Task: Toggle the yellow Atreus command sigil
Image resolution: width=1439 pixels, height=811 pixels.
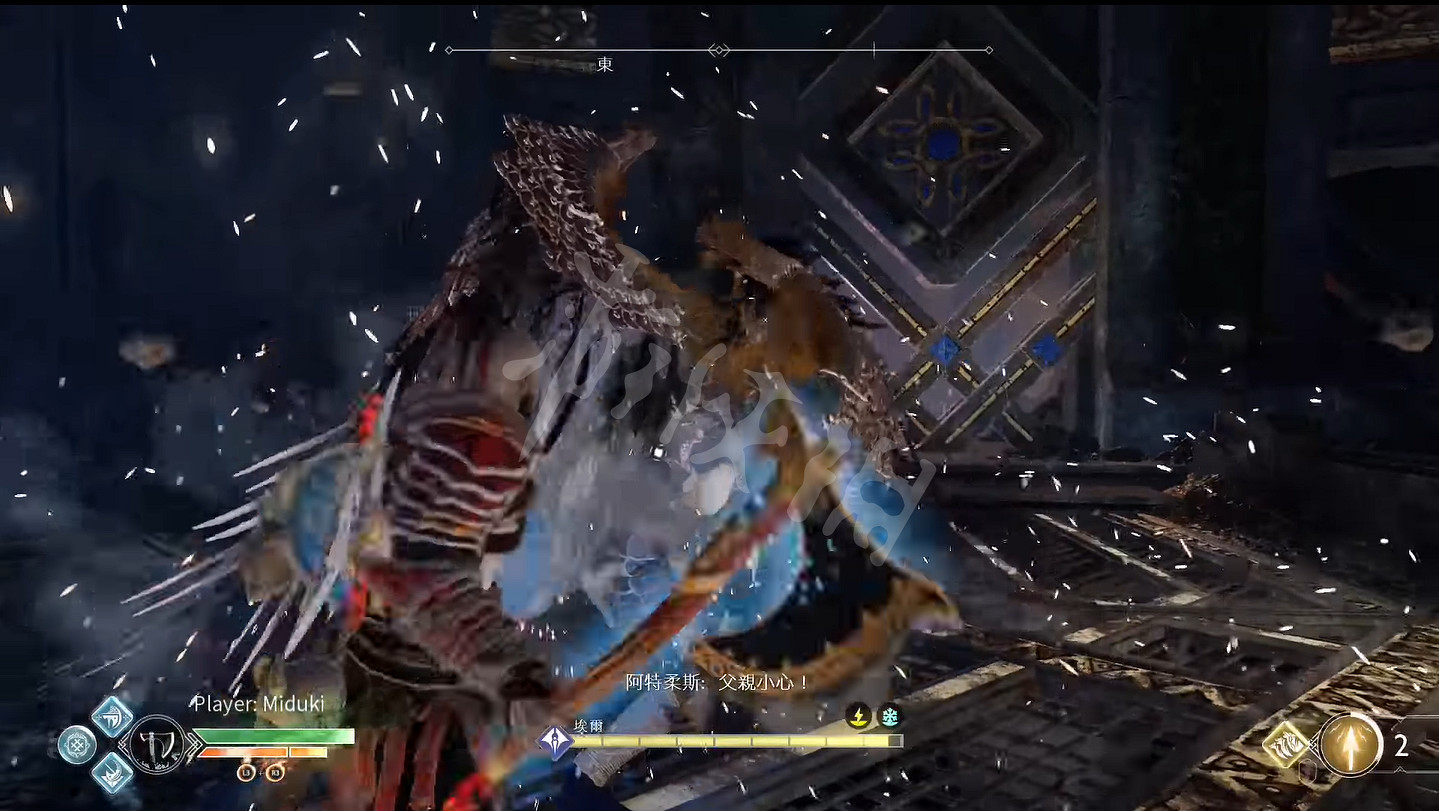Action: (1286, 745)
